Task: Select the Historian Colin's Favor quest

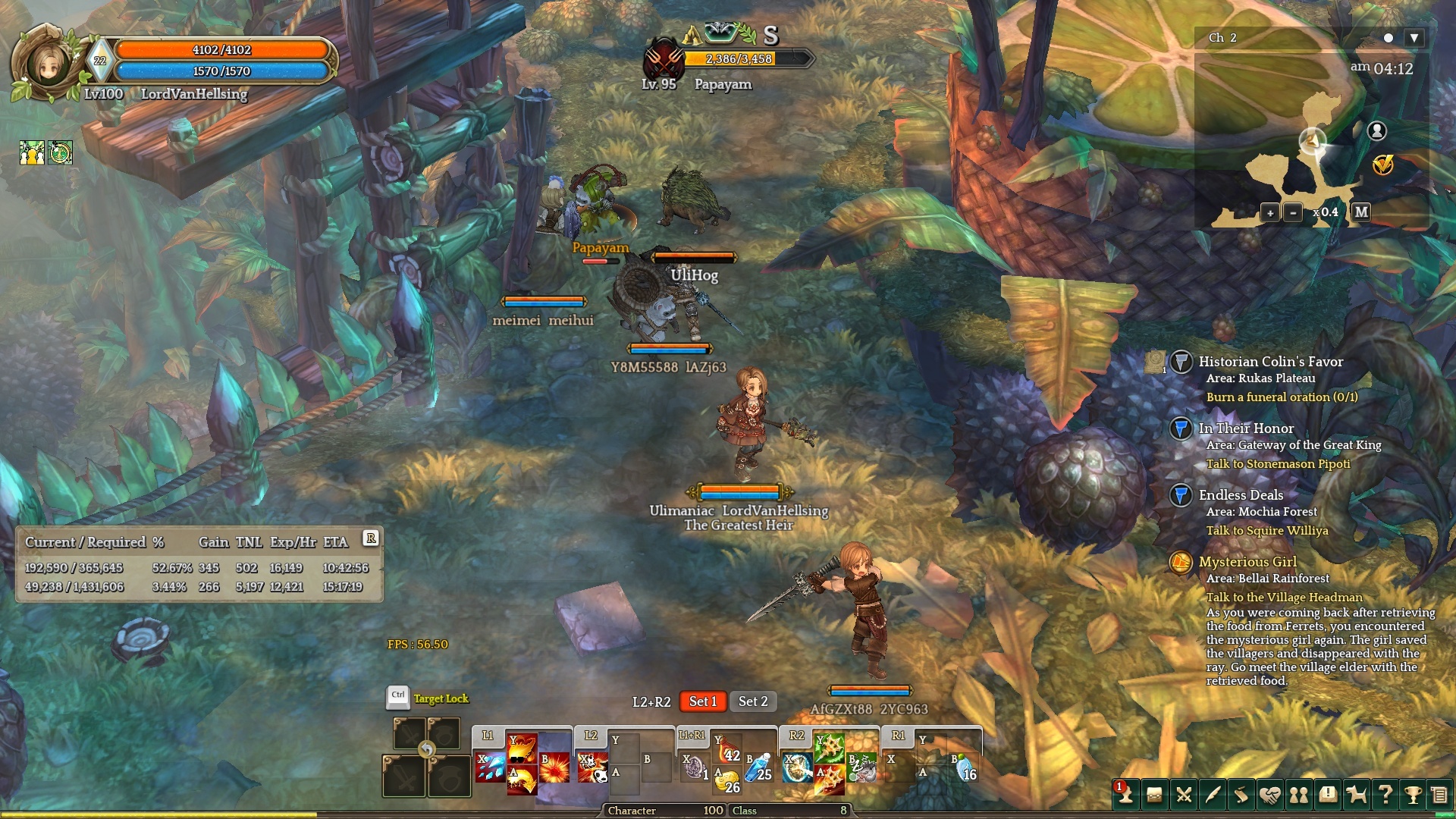Action: [1270, 362]
